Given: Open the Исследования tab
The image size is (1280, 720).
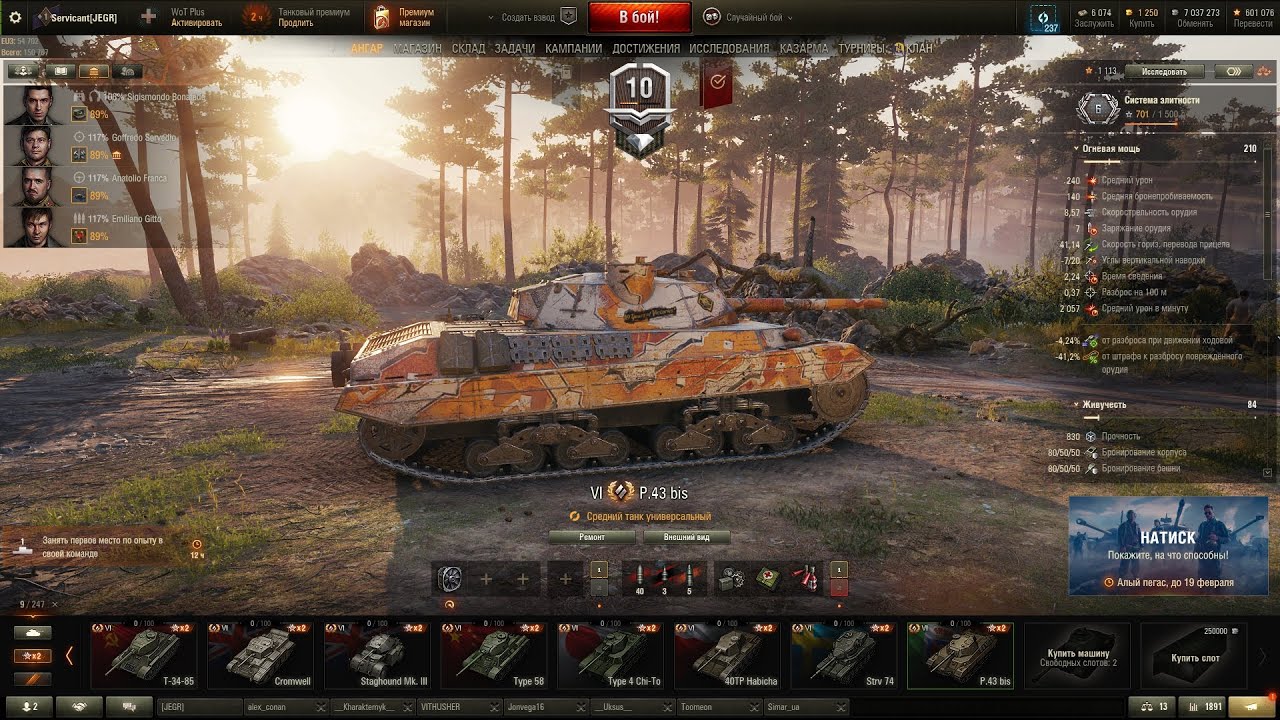Looking at the screenshot, I should tap(730, 48).
